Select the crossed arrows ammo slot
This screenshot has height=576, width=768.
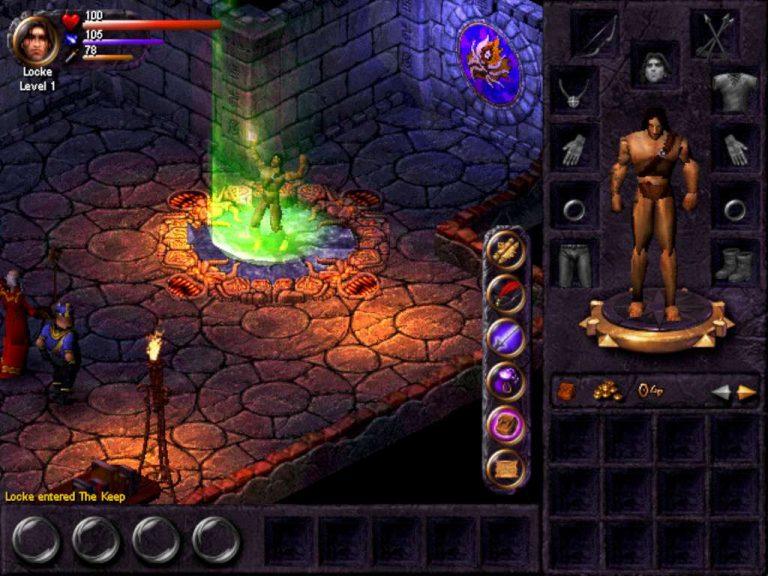pyautogui.click(x=713, y=36)
